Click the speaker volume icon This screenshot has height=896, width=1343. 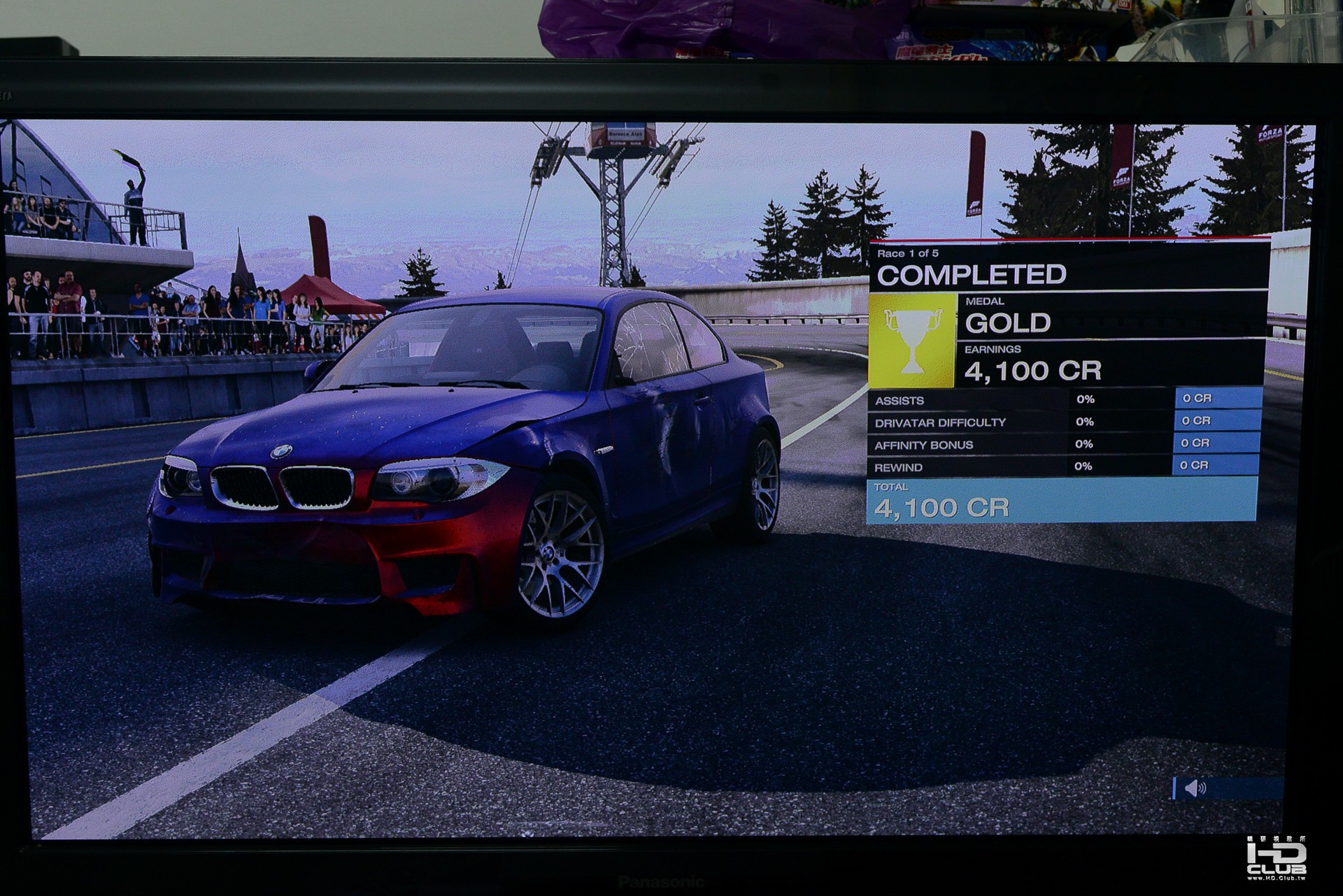pyautogui.click(x=1195, y=789)
